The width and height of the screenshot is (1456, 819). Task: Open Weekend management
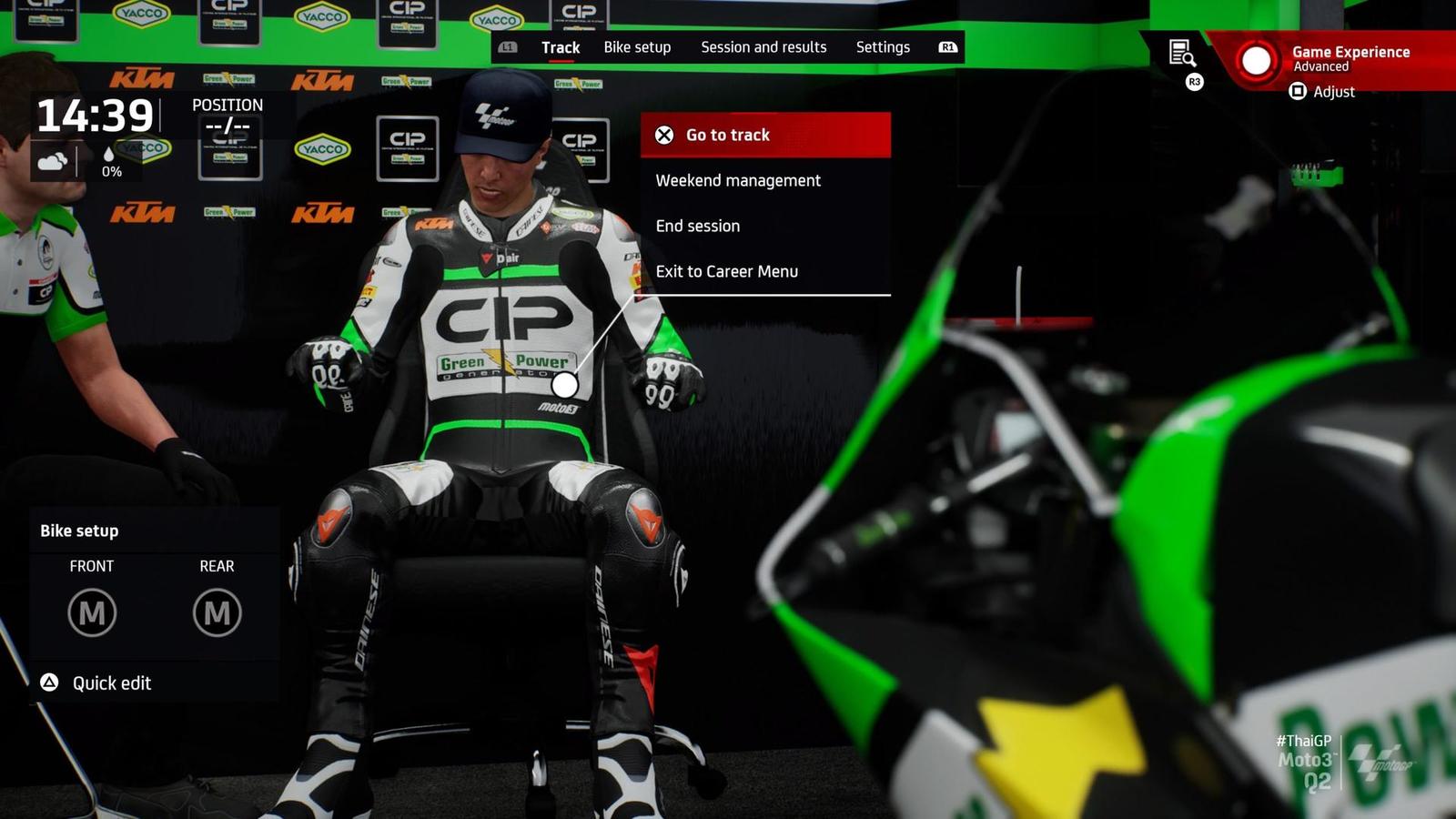click(738, 180)
